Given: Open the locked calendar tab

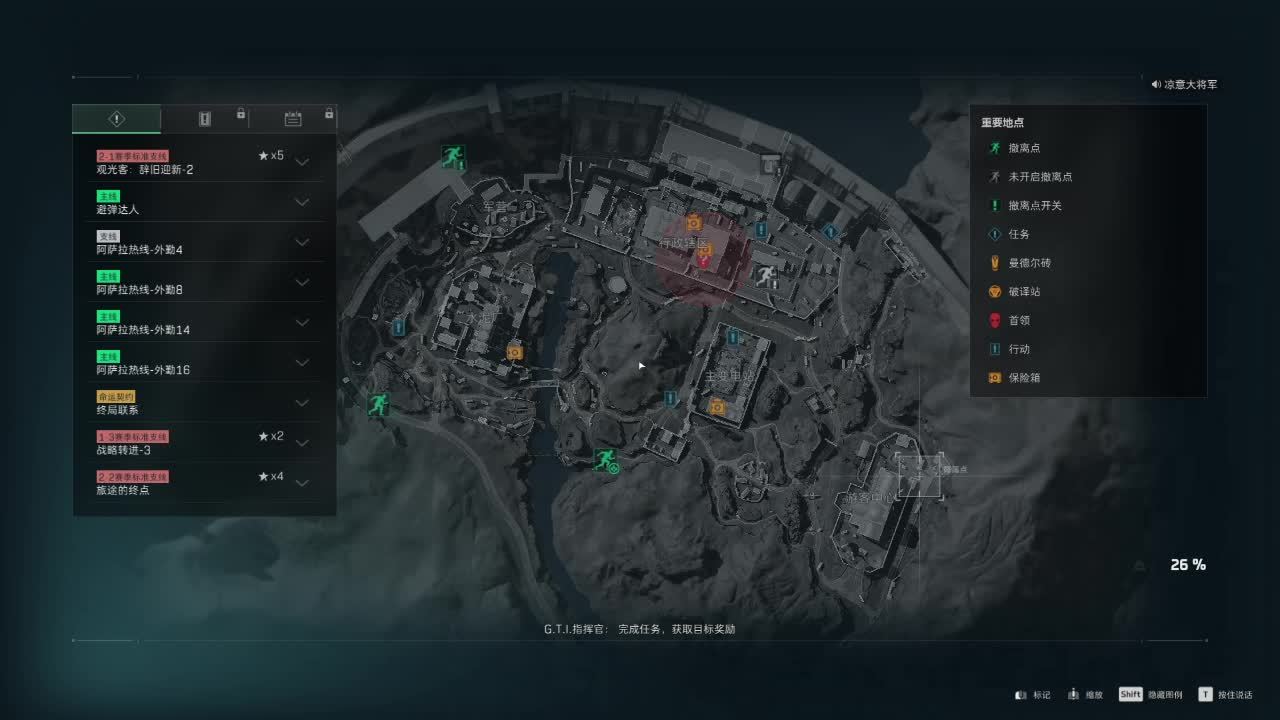Looking at the screenshot, I should click(x=293, y=119).
